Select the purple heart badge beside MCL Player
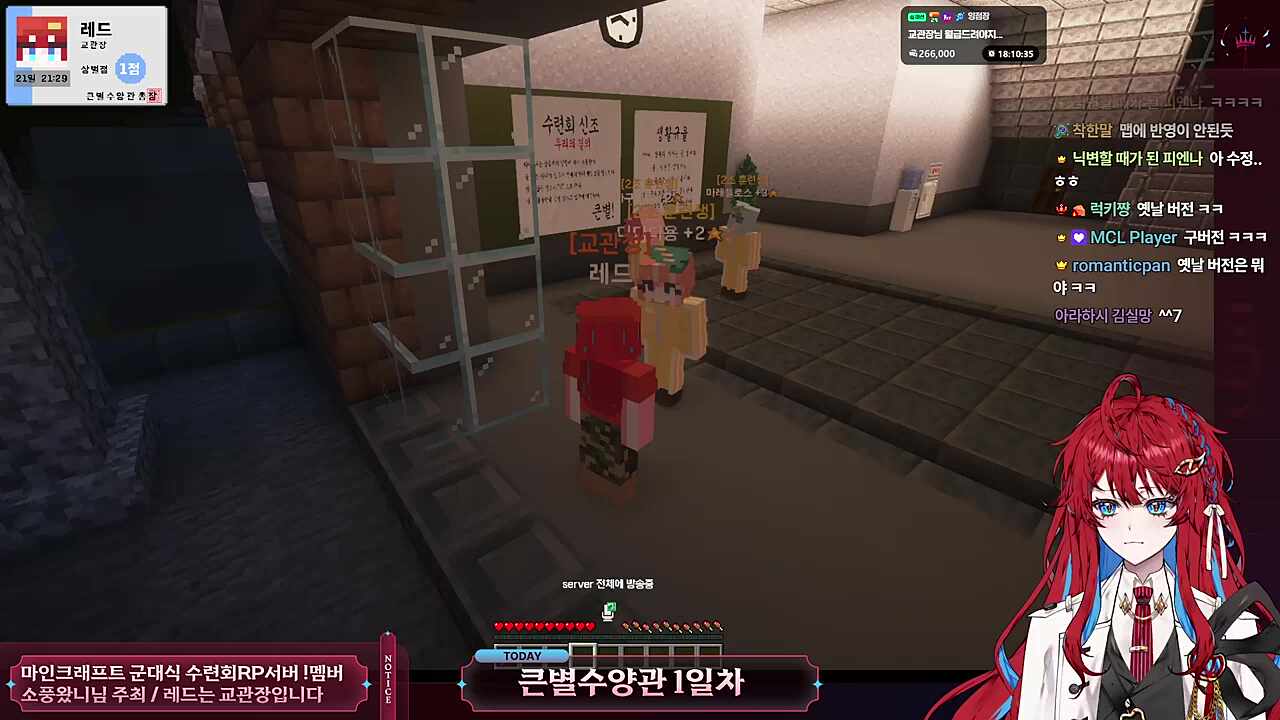The image size is (1280, 720). click(1078, 238)
